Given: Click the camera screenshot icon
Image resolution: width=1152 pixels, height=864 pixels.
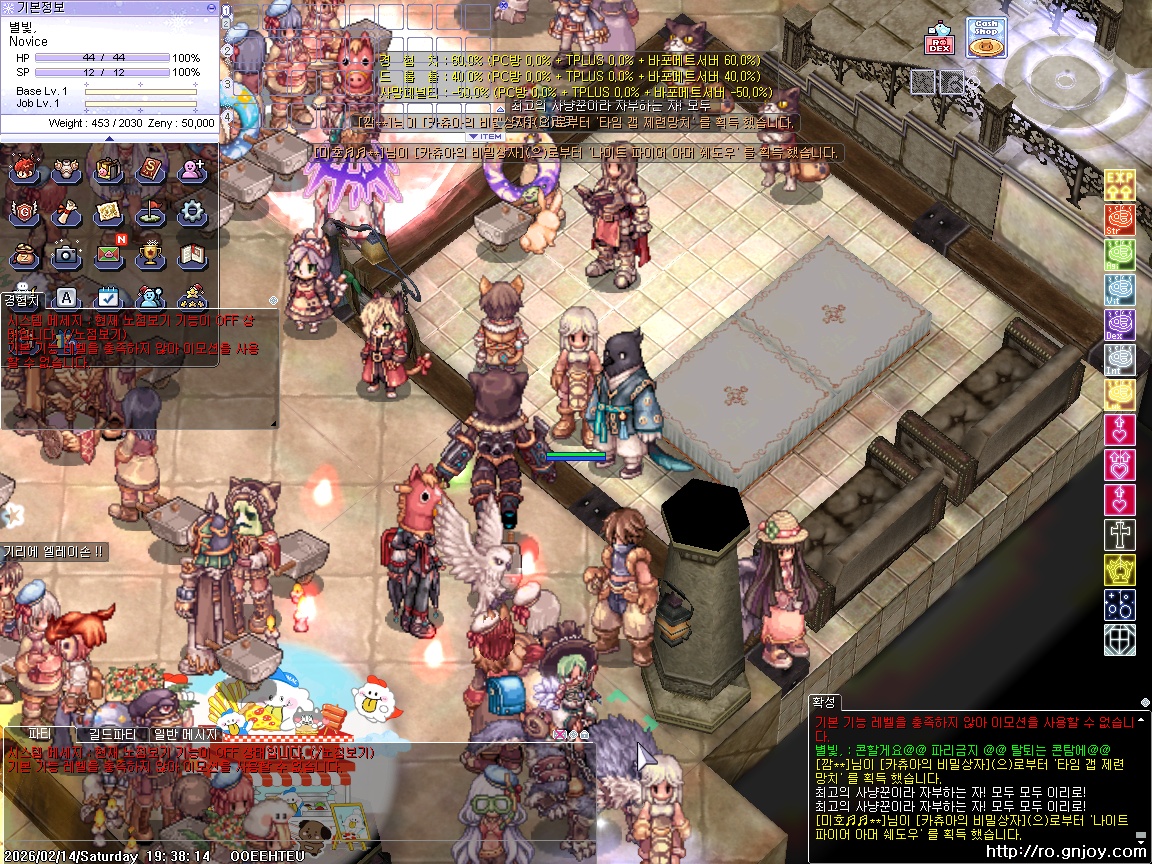Looking at the screenshot, I should [66, 254].
